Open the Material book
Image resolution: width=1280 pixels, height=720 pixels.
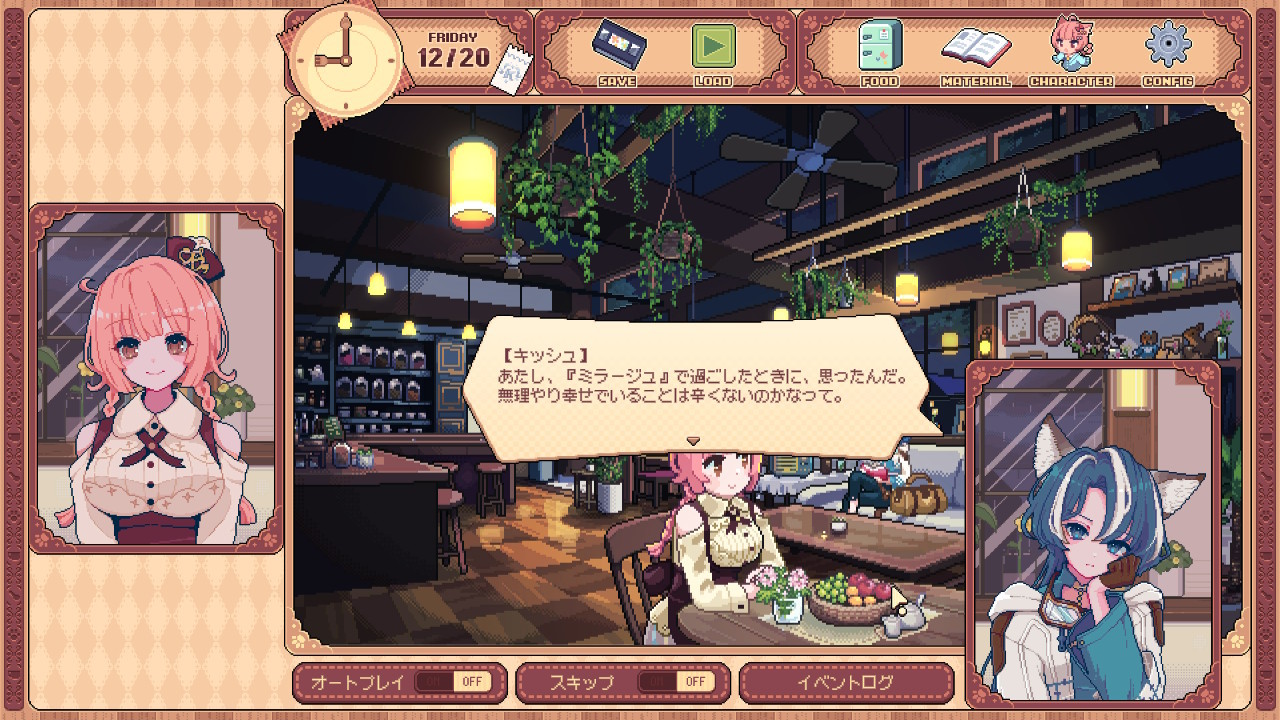coord(974,50)
